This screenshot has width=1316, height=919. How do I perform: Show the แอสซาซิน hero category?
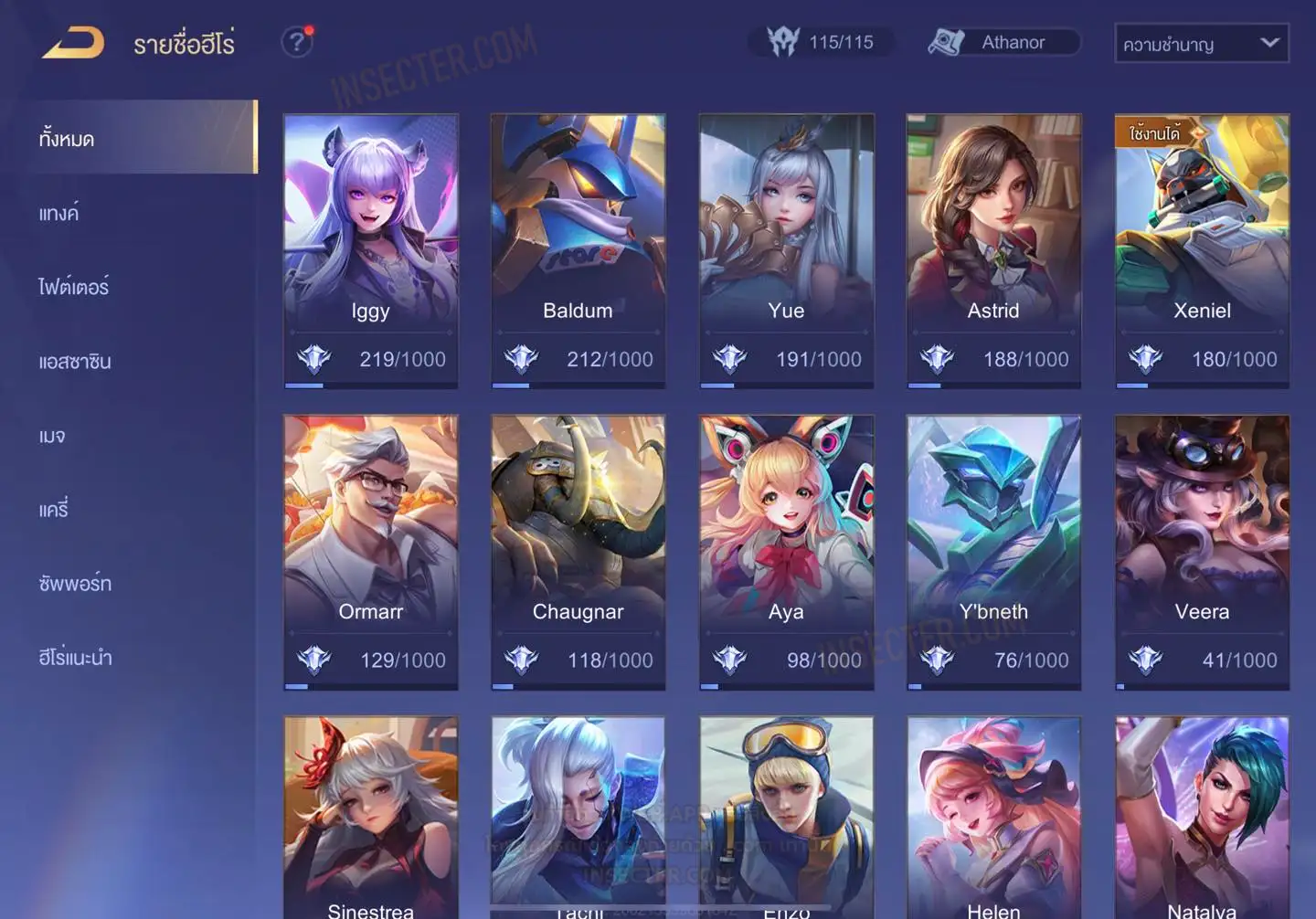point(75,362)
